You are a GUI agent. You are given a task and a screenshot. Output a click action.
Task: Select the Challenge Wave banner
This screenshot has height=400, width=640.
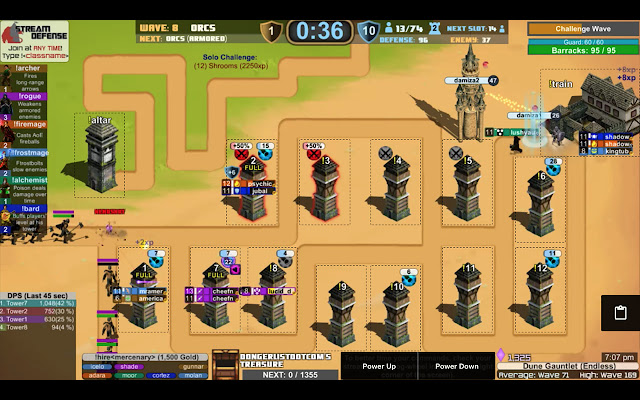[582, 29]
